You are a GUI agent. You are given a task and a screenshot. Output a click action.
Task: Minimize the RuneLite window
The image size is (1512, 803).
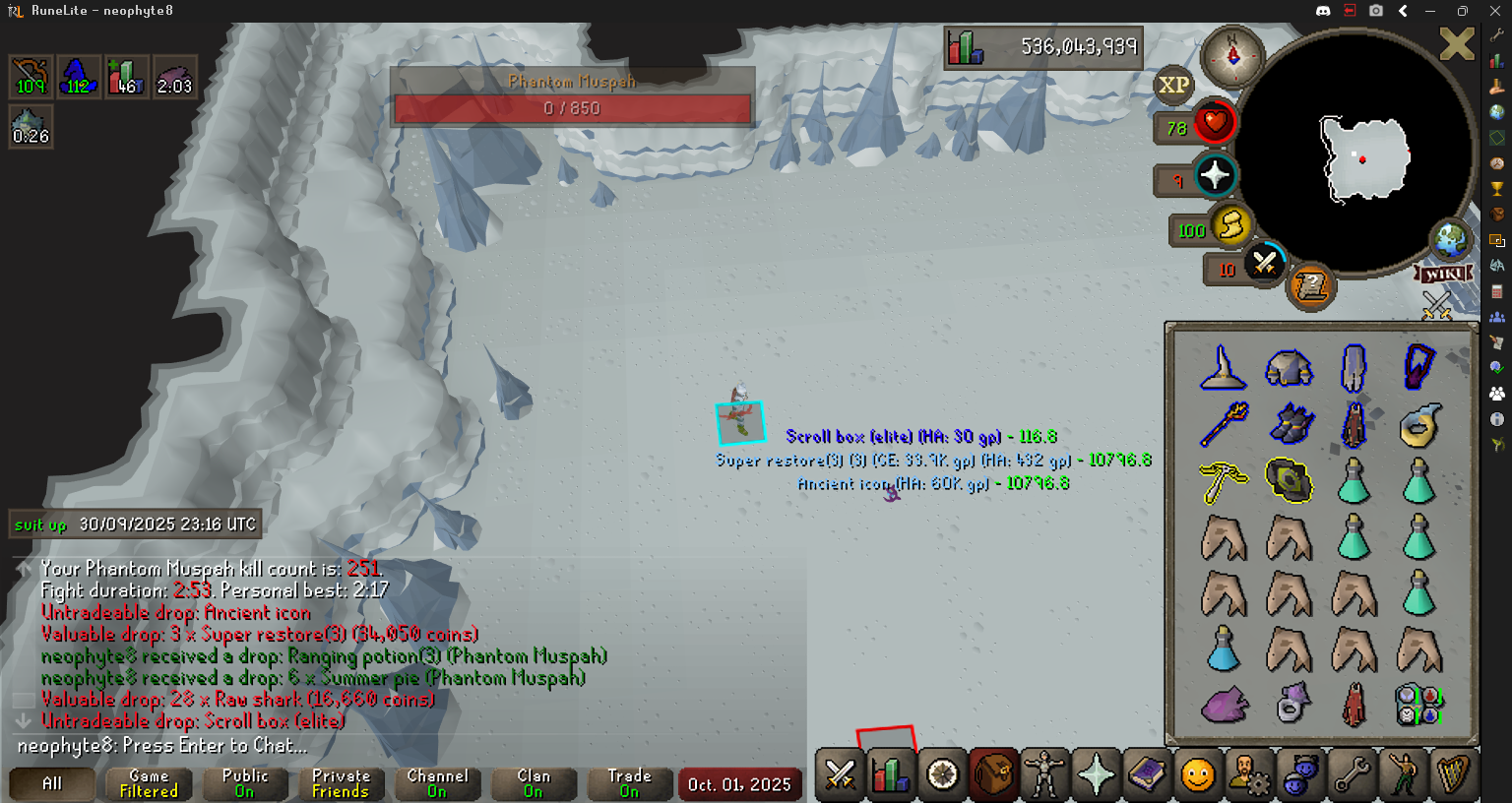1430,11
